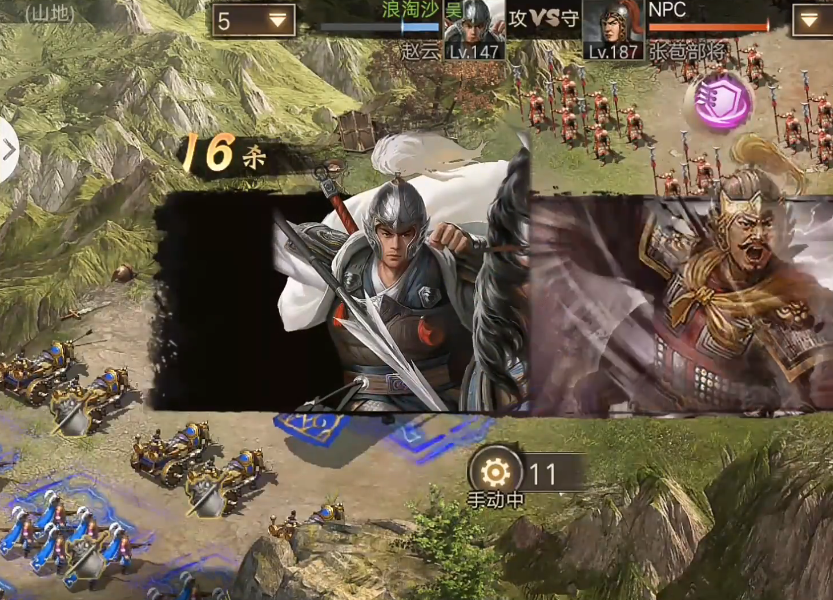Expand the dropdown arrow beside the NPC name
Viewport: 833px width, 600px height.
click(811, 20)
